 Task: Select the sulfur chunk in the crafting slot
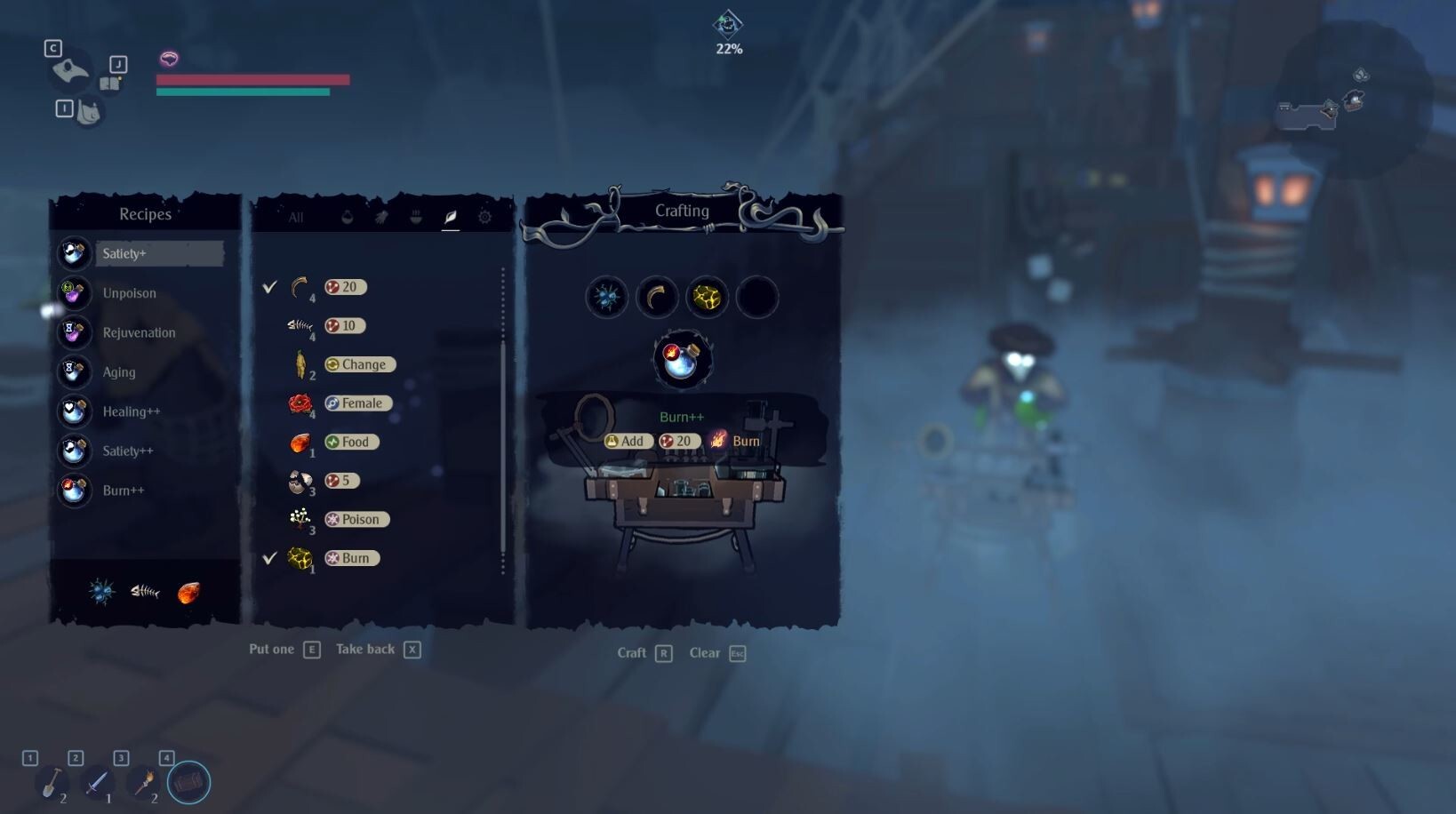coord(707,297)
